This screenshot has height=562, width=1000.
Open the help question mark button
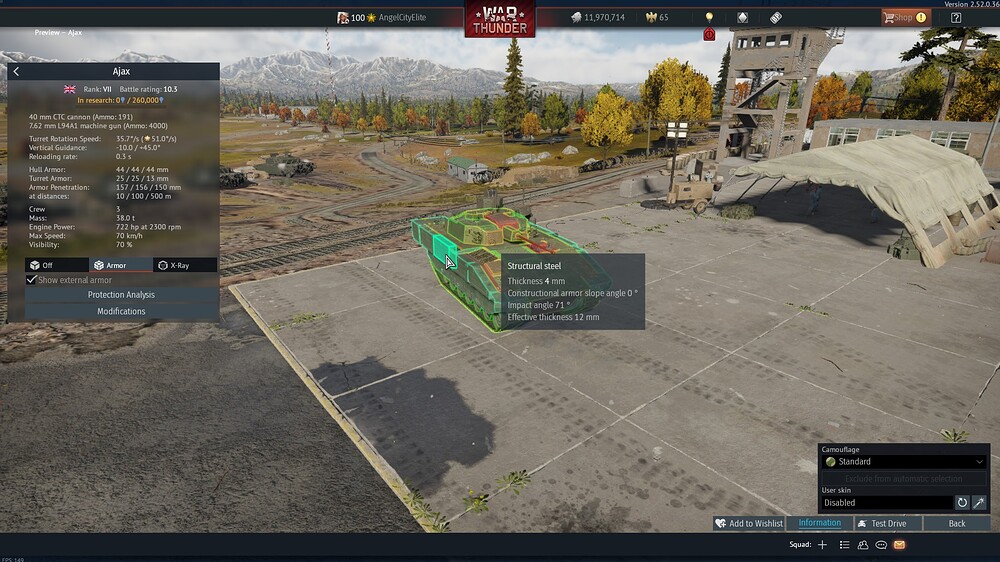[x=956, y=17]
